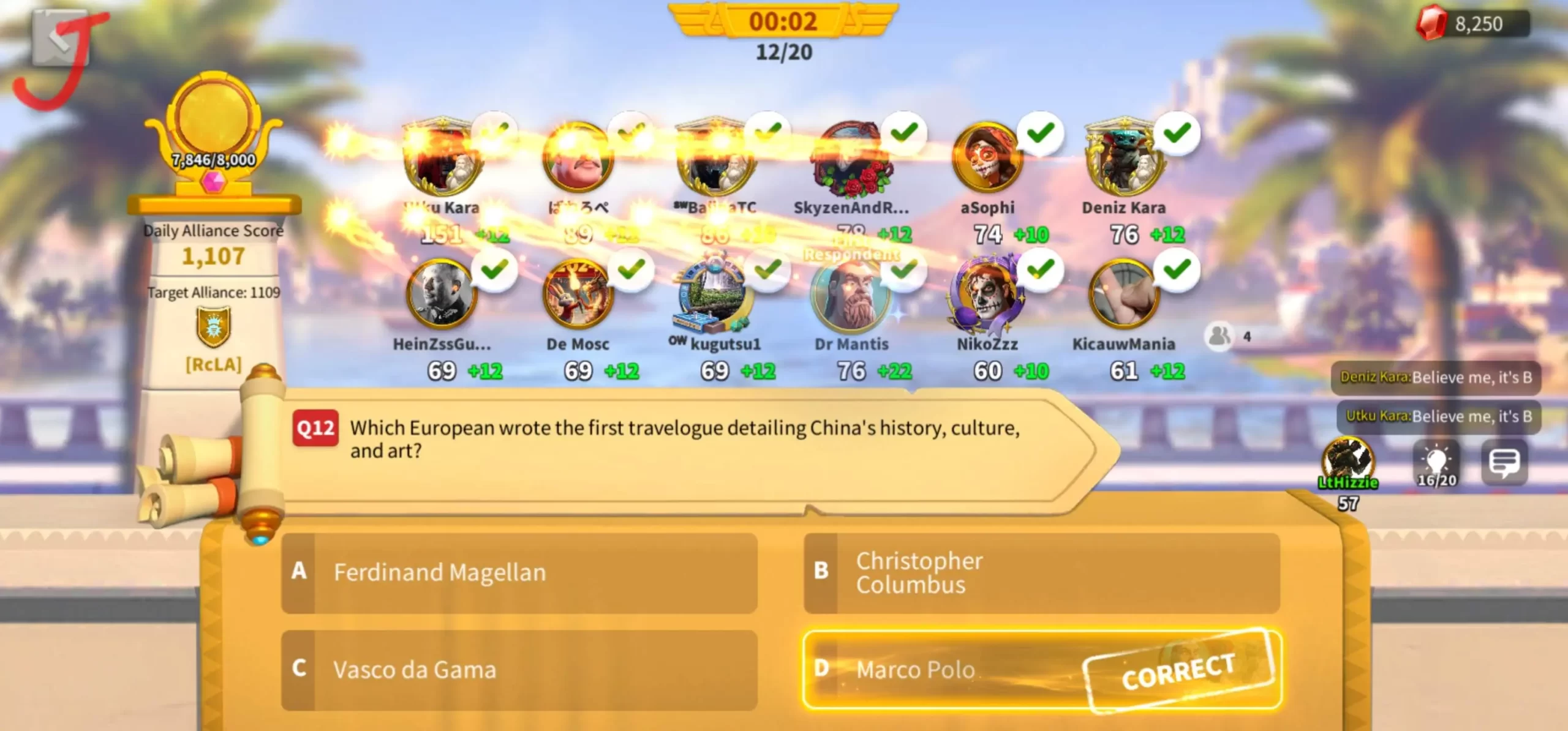Select answer A Ferdinand Magellan
The height and width of the screenshot is (731, 1568).
pyautogui.click(x=519, y=572)
